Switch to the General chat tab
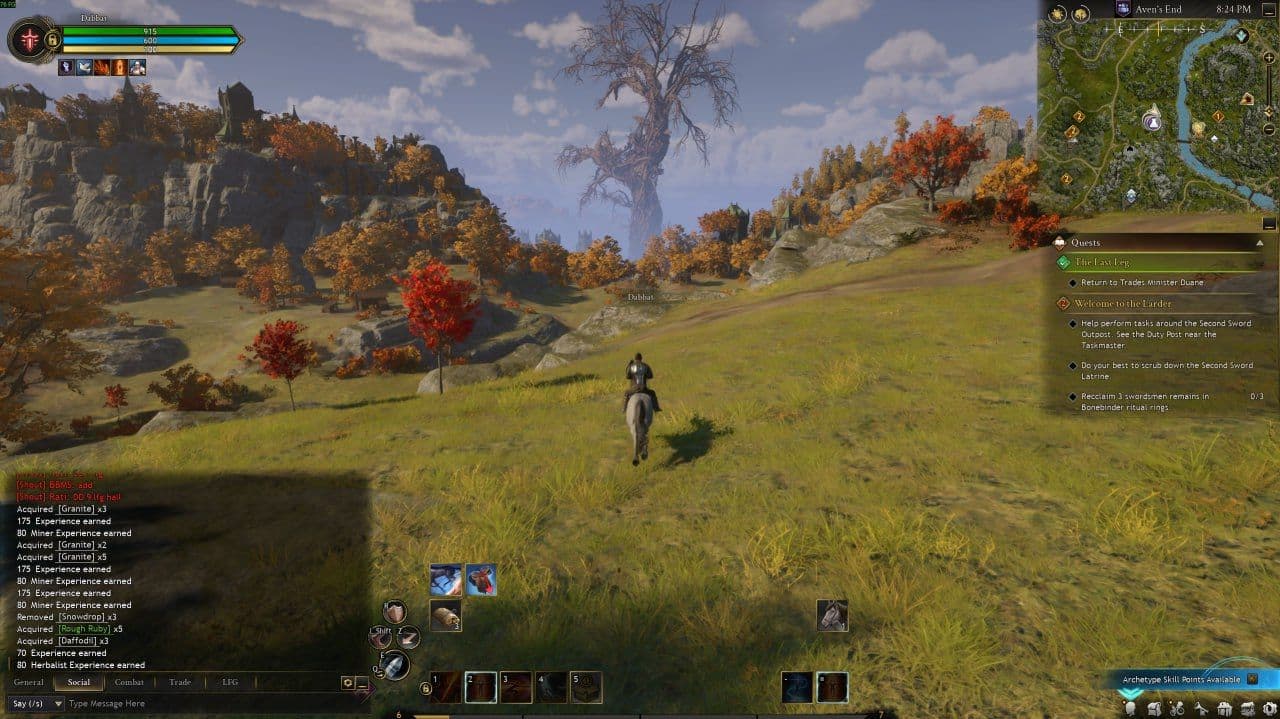This screenshot has width=1280, height=719. coord(28,682)
